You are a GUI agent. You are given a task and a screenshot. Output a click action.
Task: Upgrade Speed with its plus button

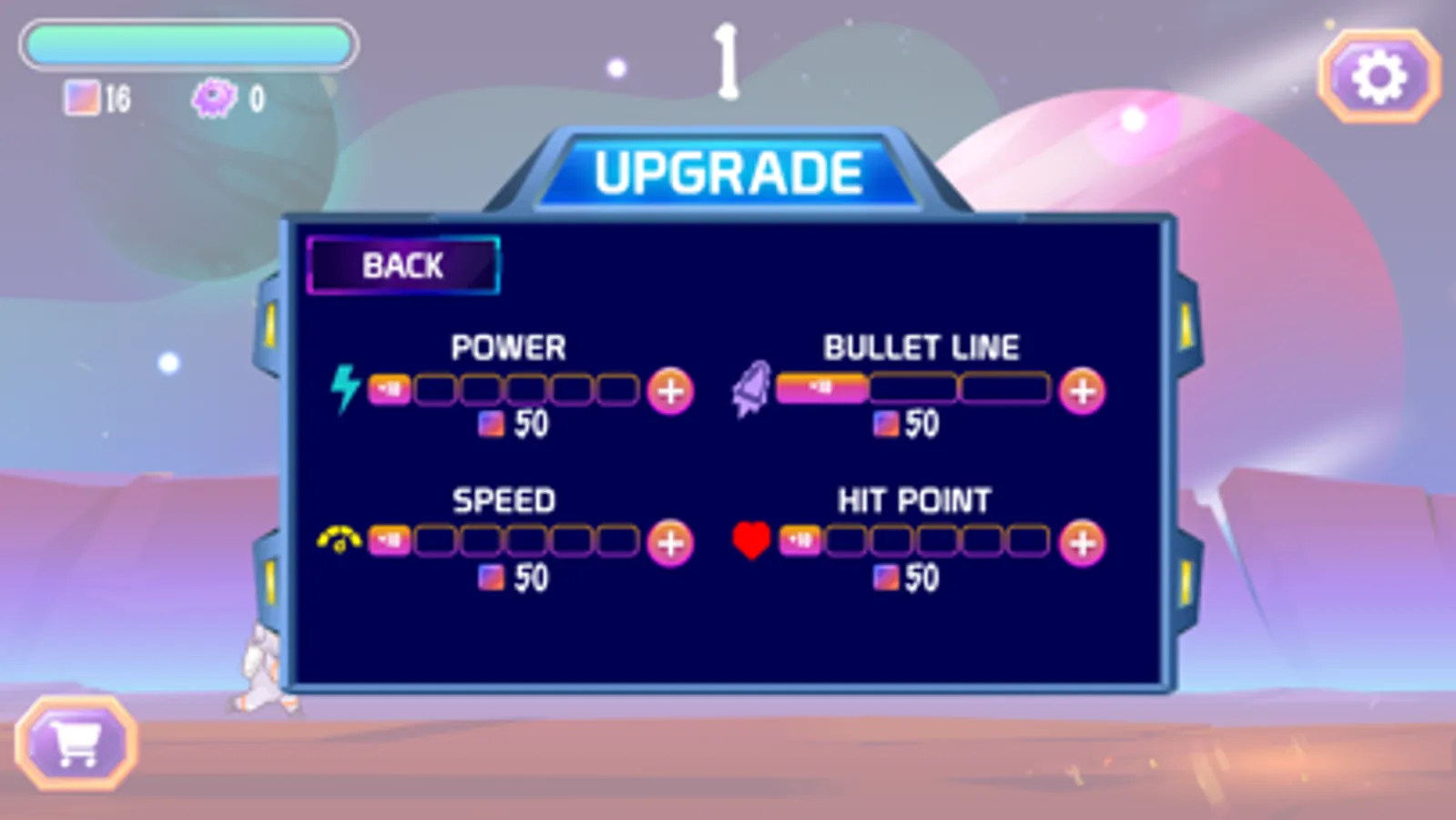[671, 544]
